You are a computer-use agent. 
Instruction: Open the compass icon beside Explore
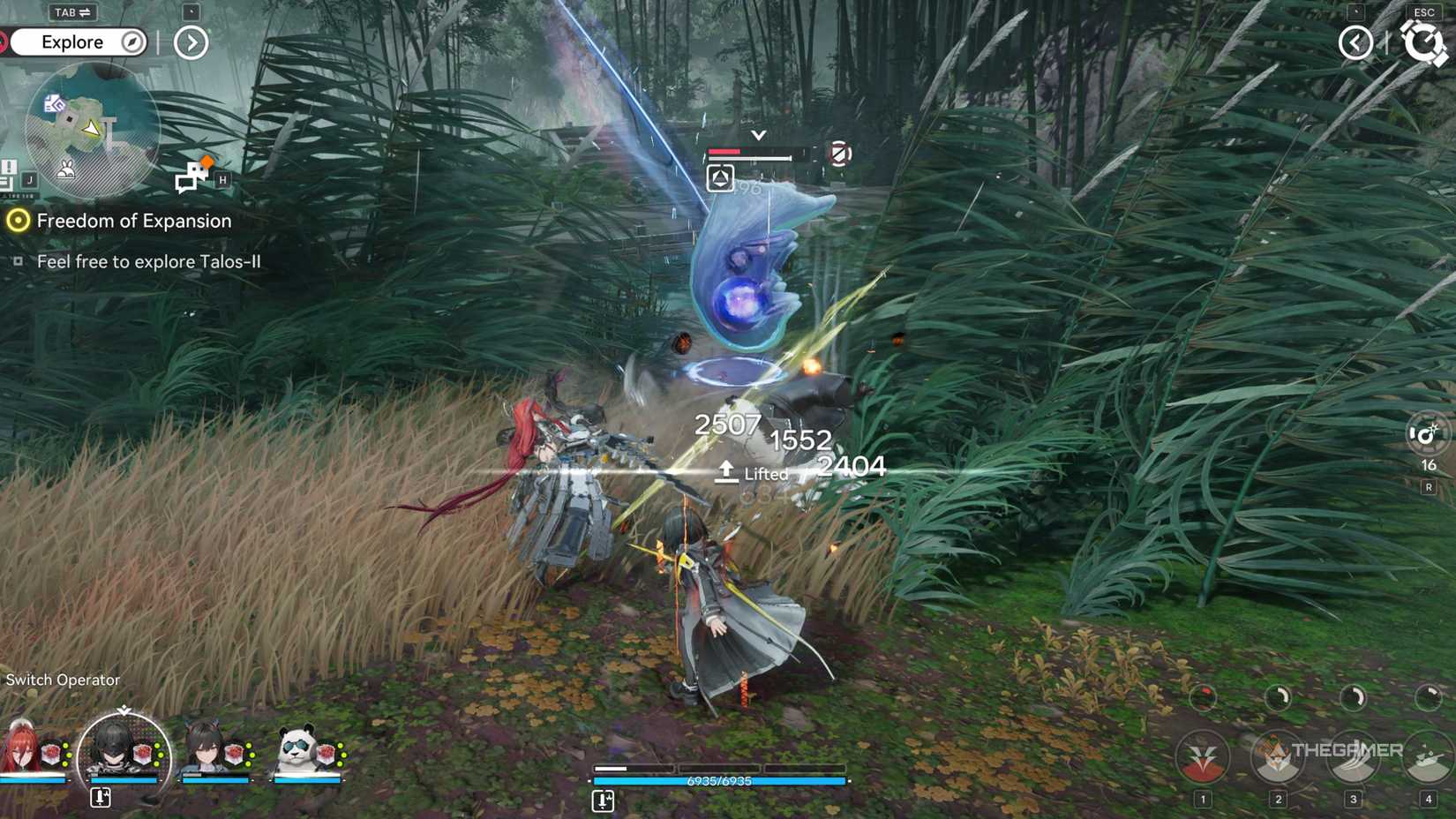(130, 41)
